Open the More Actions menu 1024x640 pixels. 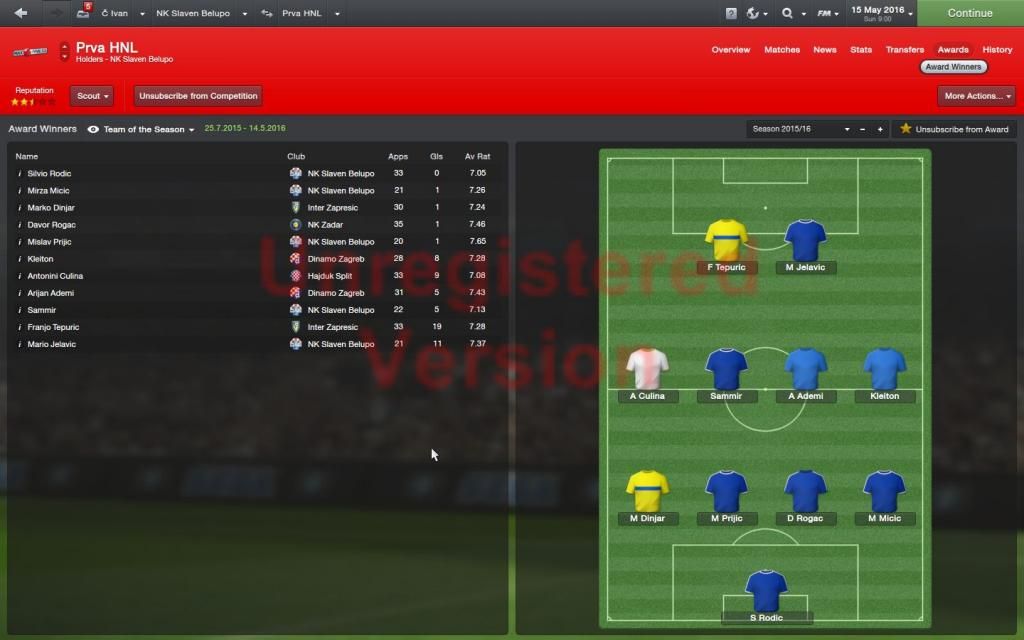point(975,96)
